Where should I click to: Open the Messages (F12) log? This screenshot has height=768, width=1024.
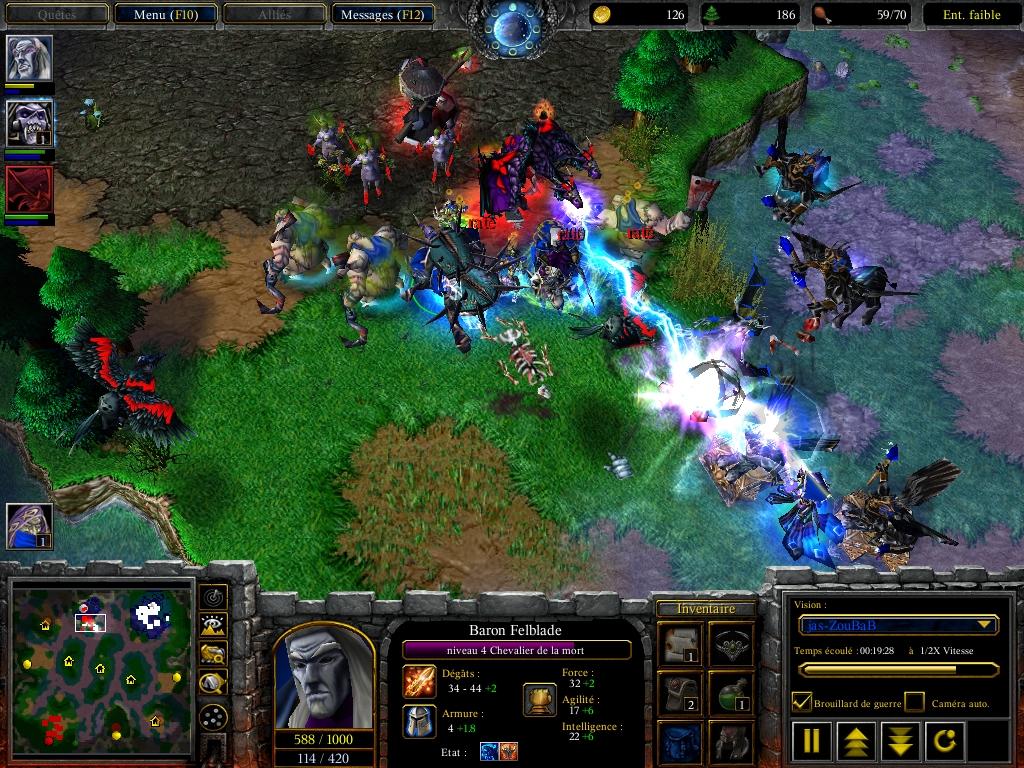pyautogui.click(x=383, y=15)
